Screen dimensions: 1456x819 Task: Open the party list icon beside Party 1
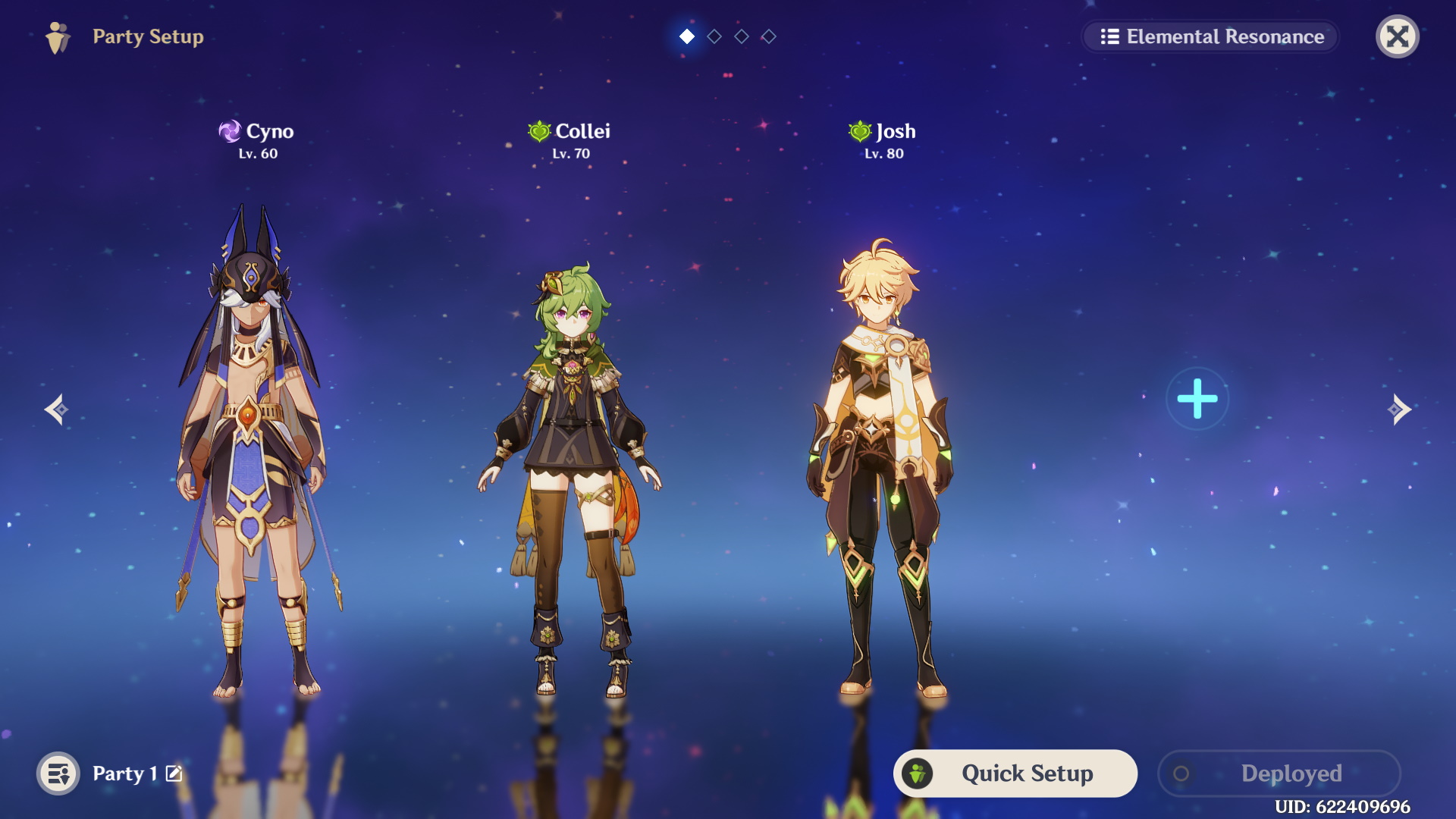[58, 773]
